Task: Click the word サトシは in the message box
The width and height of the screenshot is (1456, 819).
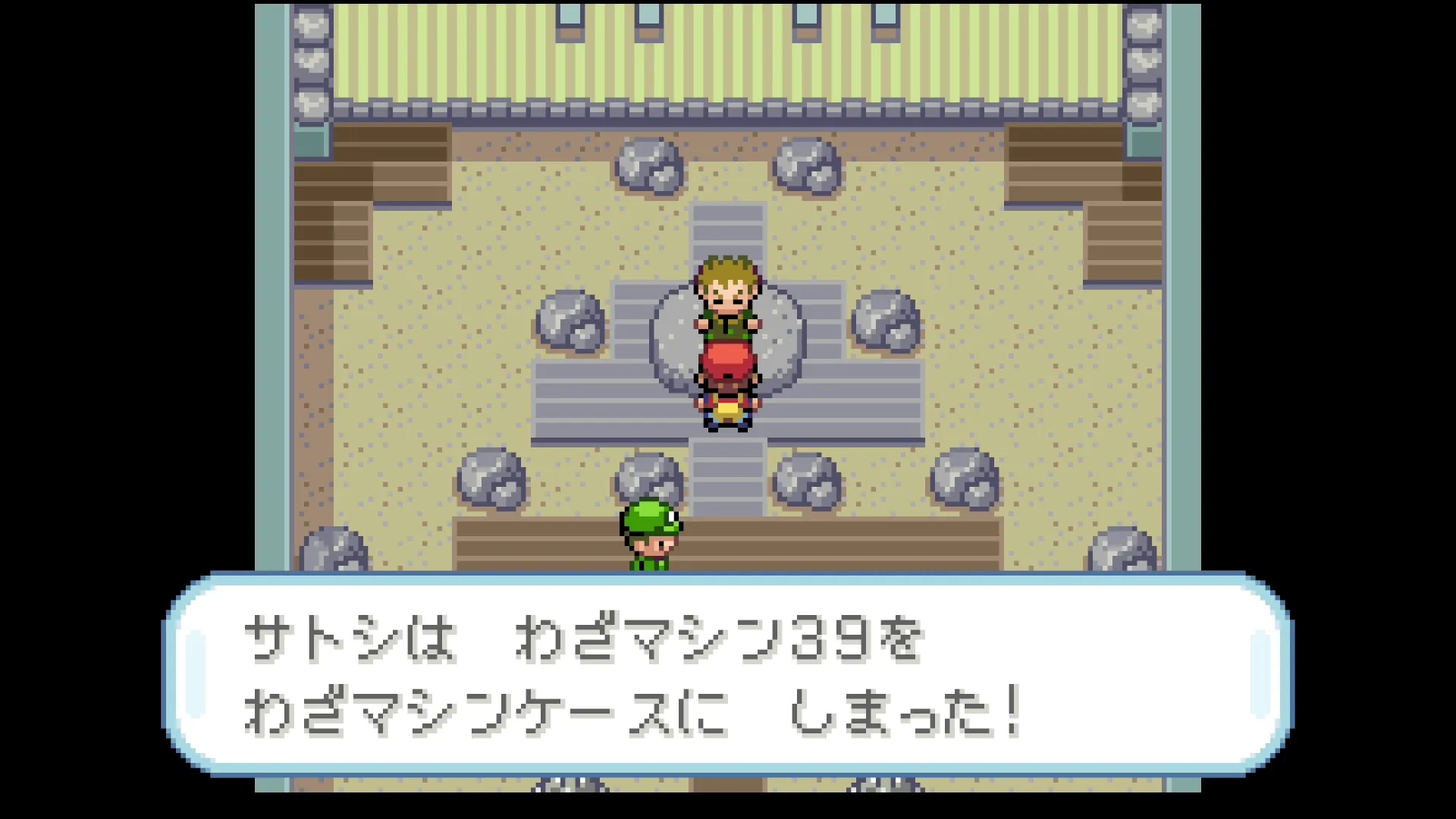Action: (349, 641)
